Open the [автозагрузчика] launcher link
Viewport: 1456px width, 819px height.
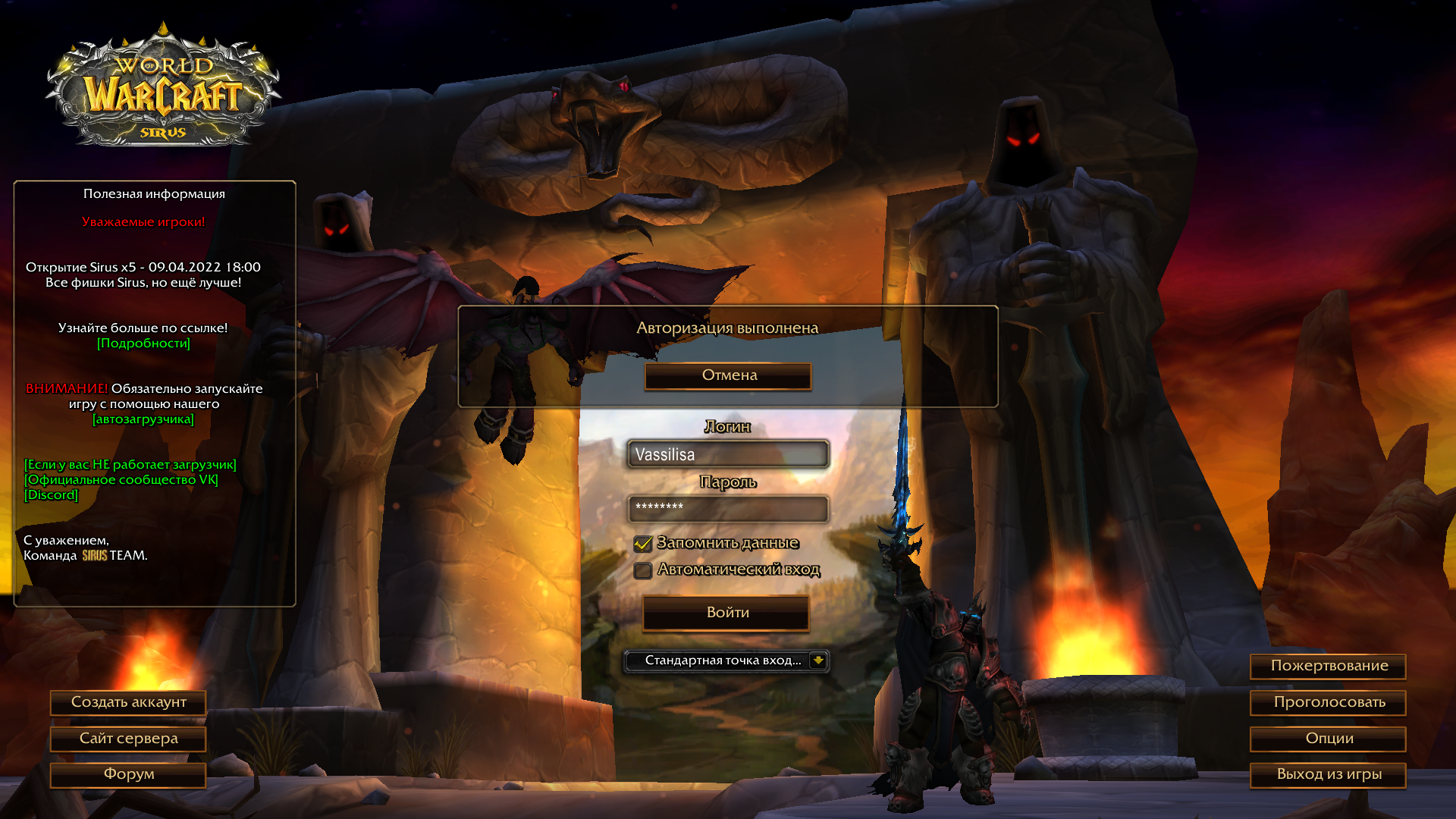(143, 419)
